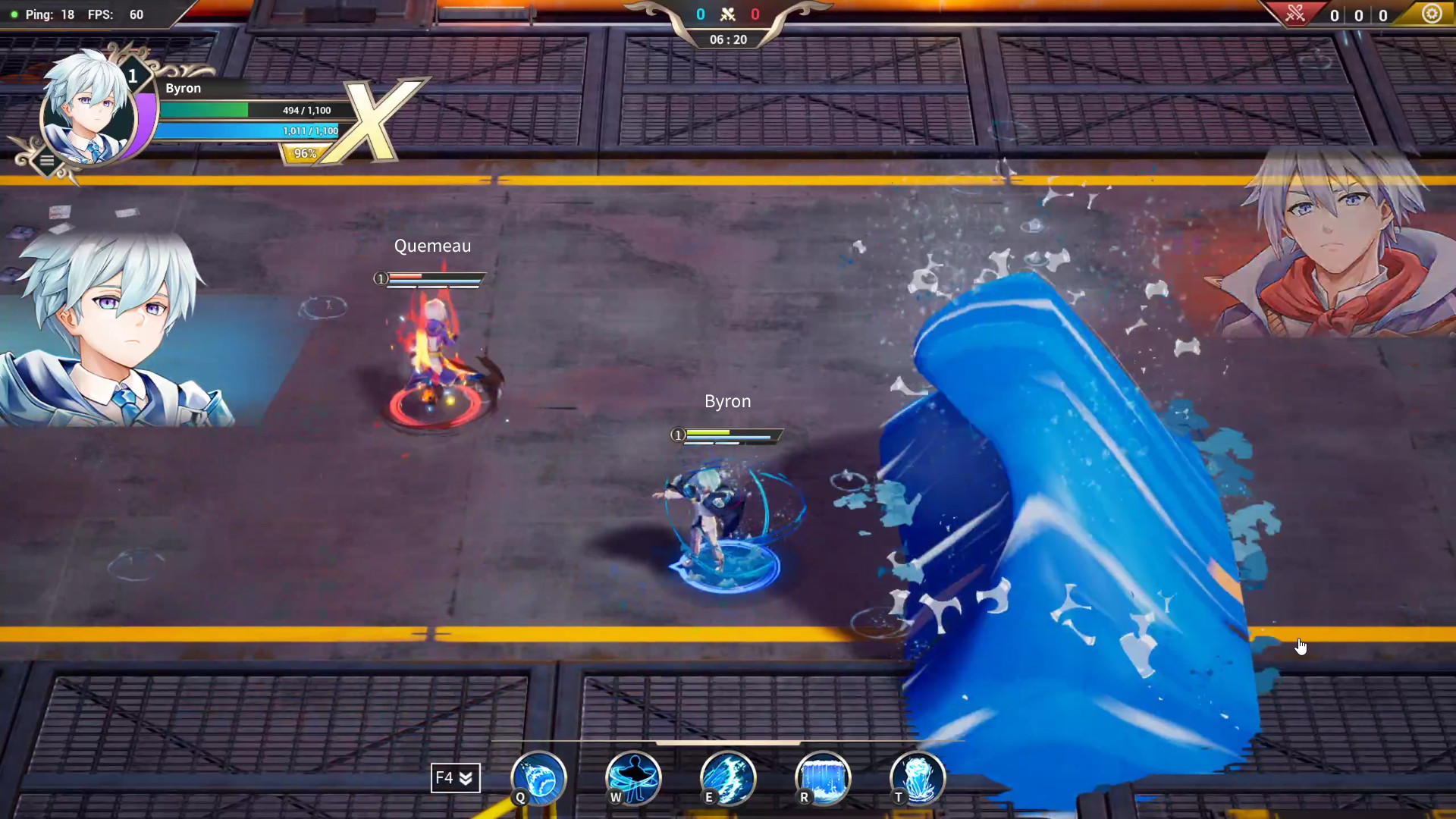Viewport: 1456px width, 819px height.
Task: Activate the T water-burst skill
Action: [x=918, y=777]
